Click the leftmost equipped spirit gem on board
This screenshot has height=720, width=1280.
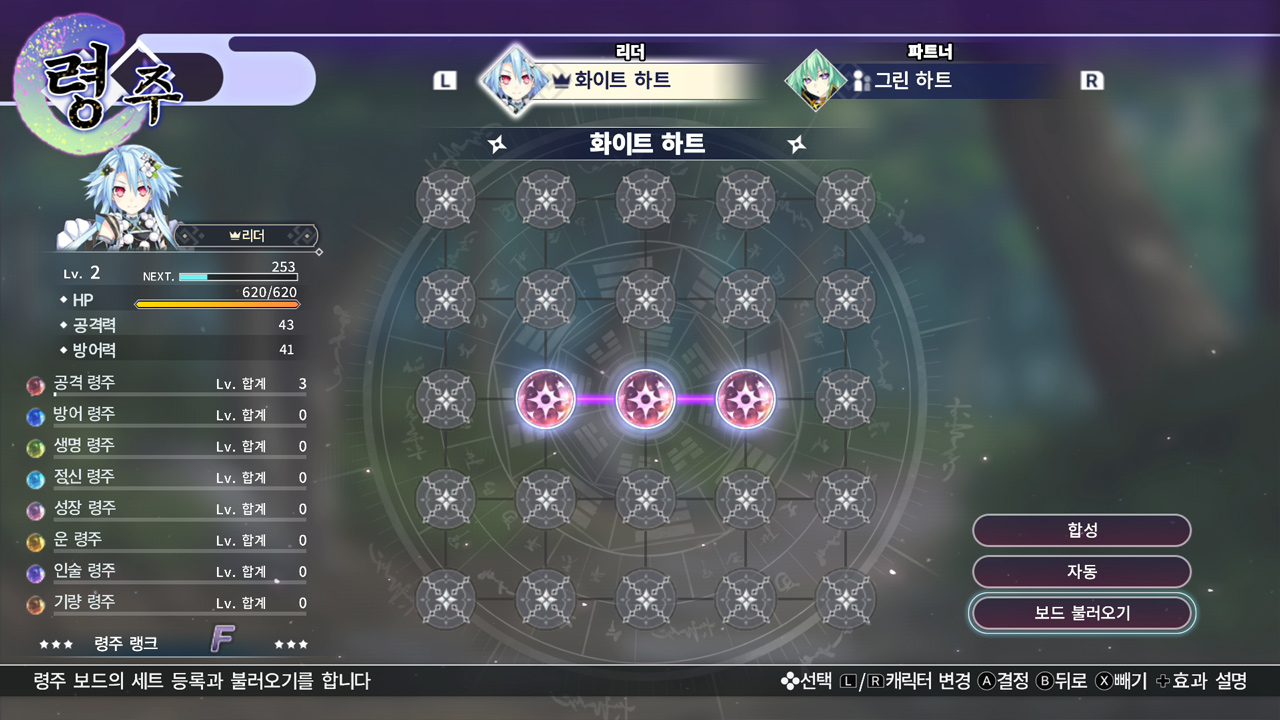pos(546,397)
